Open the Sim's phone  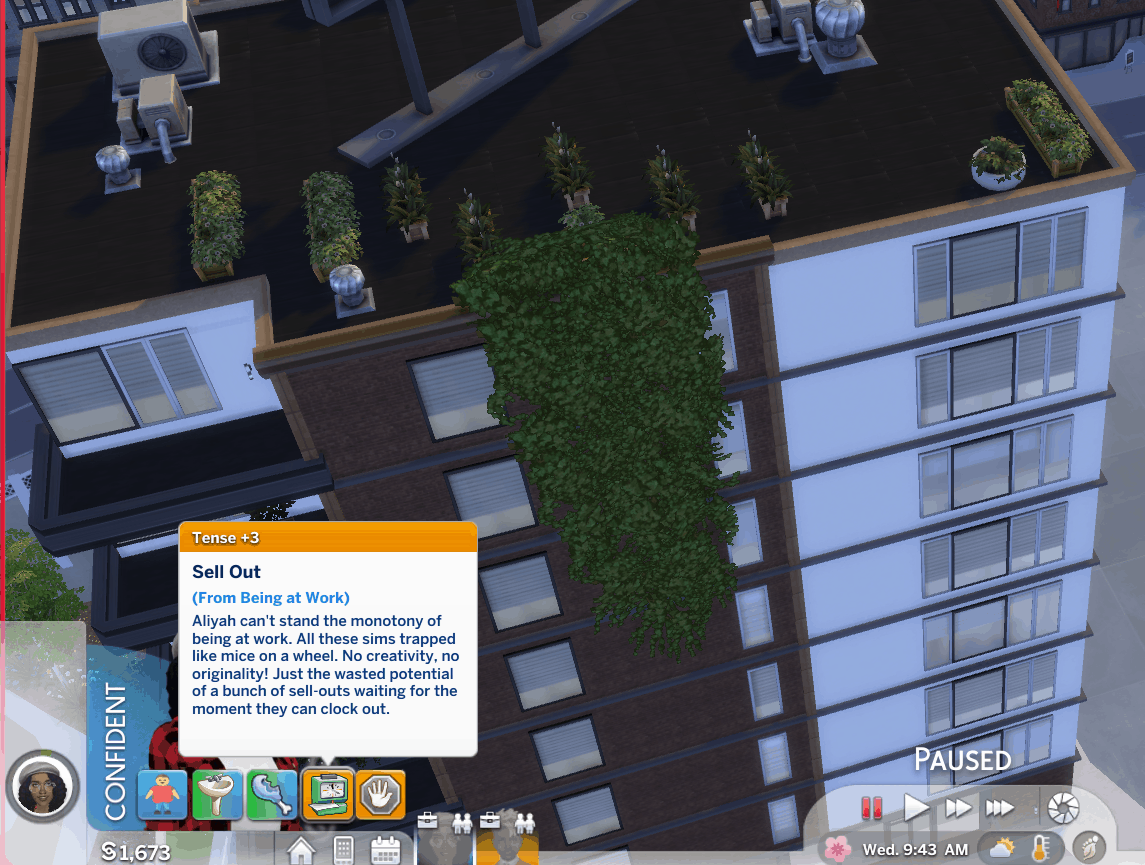tap(343, 851)
